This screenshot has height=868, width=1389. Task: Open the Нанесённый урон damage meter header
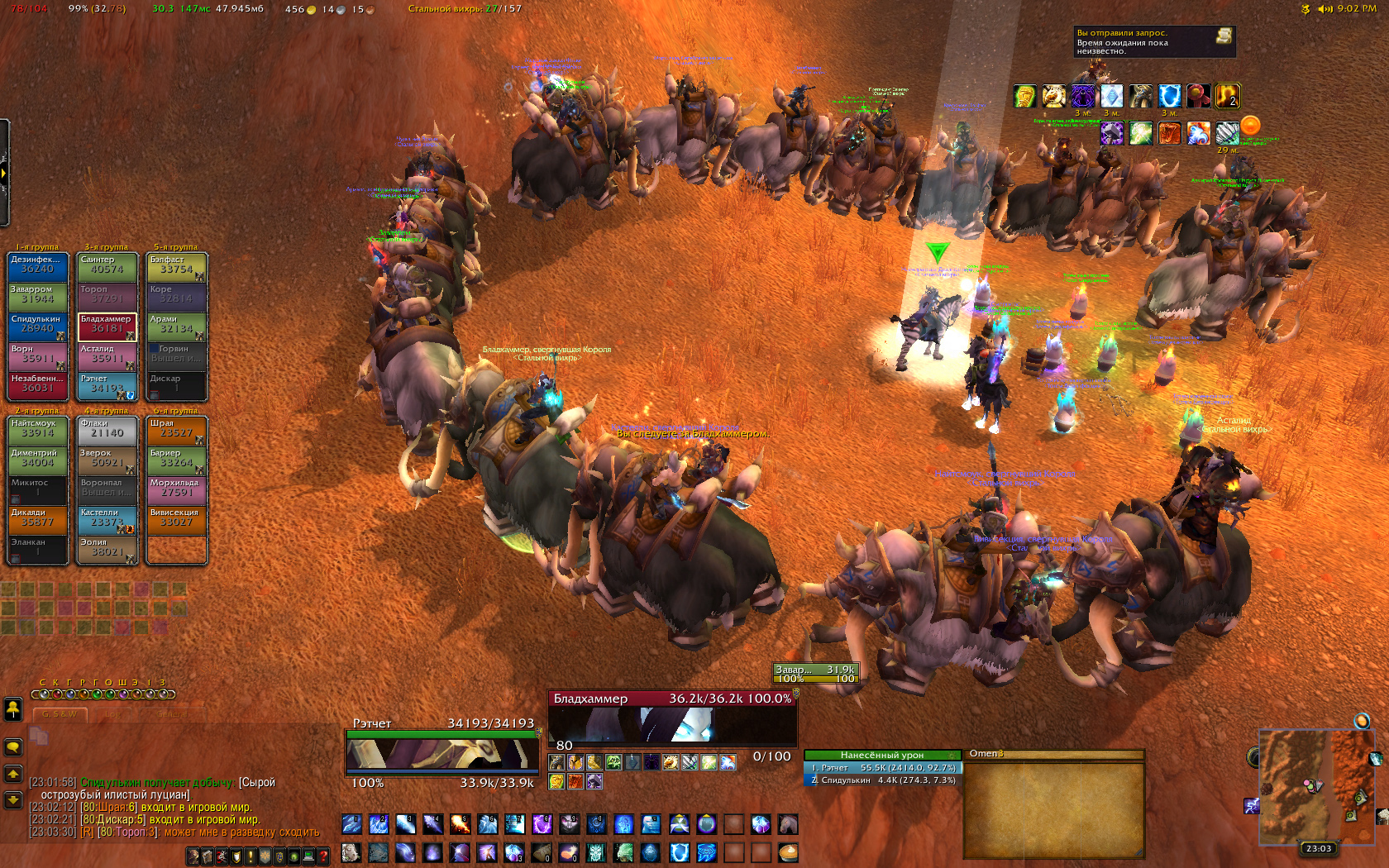click(881, 755)
